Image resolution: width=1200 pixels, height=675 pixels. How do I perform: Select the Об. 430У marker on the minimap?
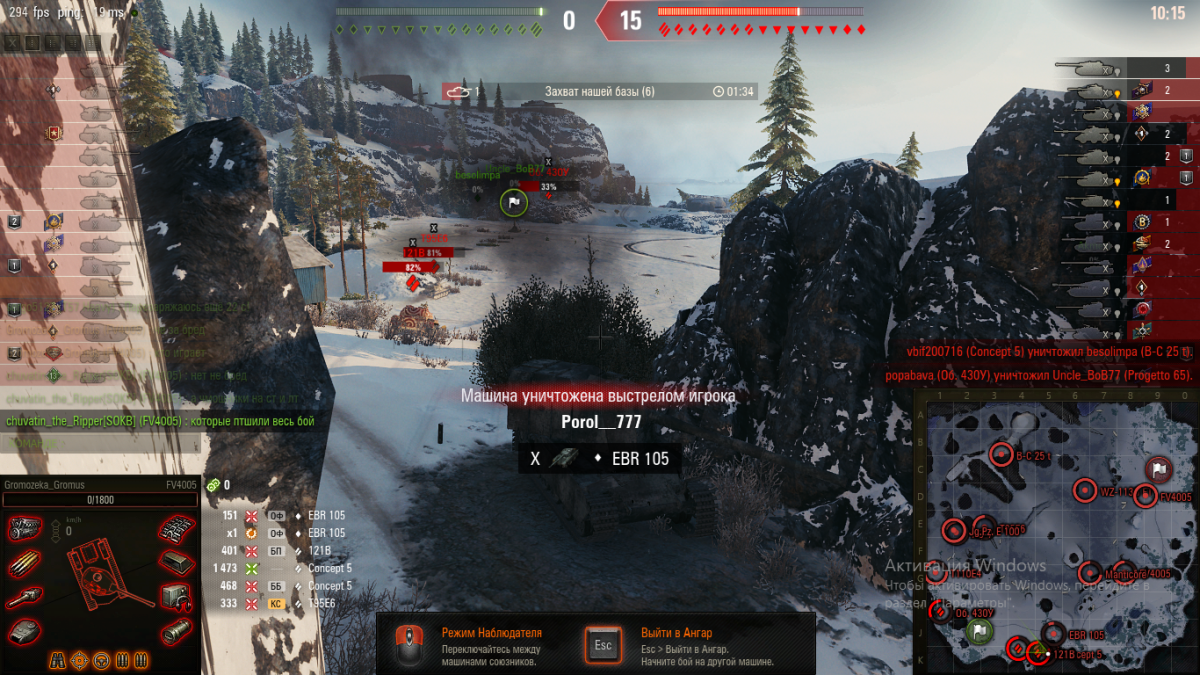[941, 613]
